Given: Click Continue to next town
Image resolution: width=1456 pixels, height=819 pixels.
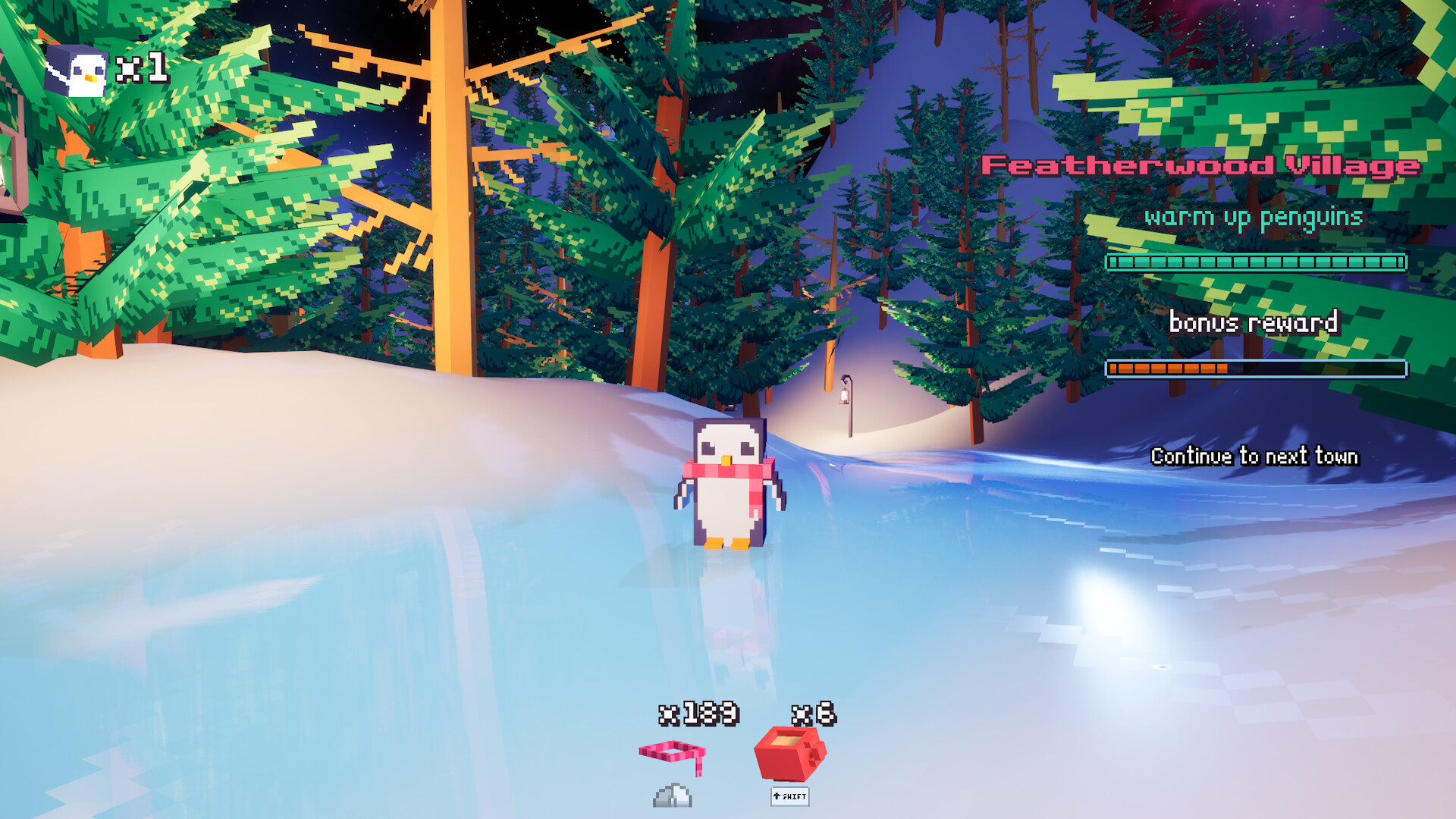Looking at the screenshot, I should click(1255, 457).
